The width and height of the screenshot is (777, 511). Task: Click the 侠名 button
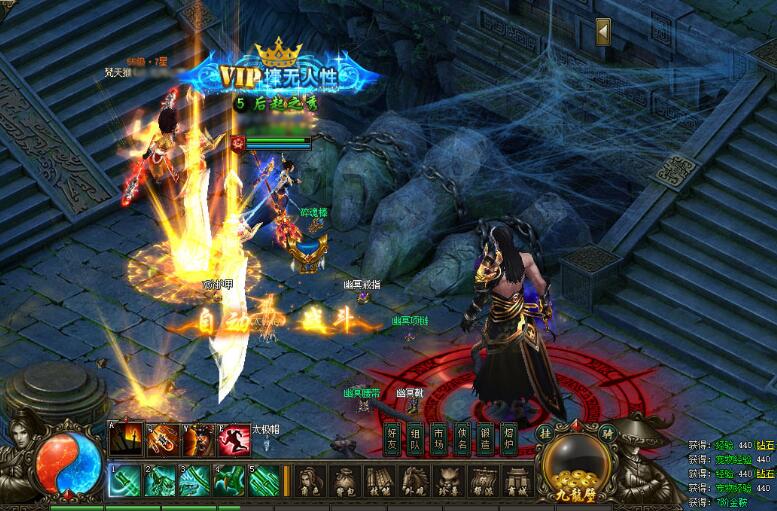coord(462,438)
